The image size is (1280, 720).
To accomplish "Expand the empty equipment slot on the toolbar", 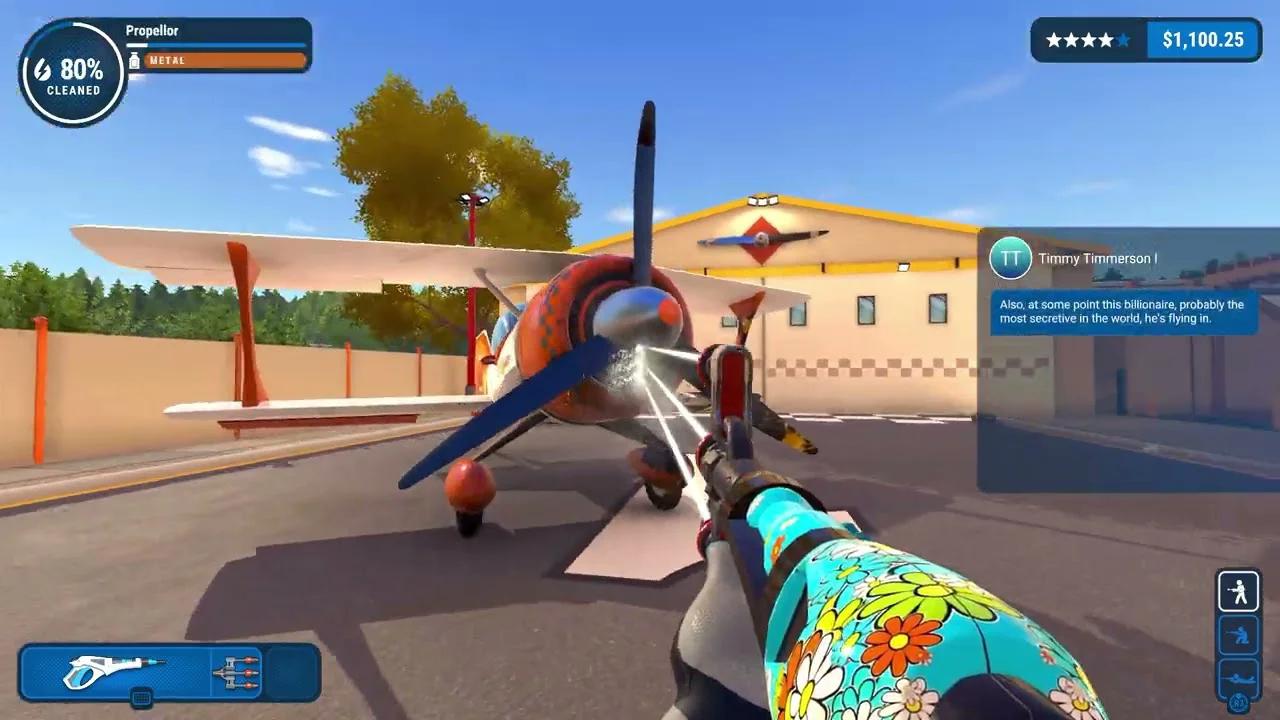I will (x=290, y=672).
